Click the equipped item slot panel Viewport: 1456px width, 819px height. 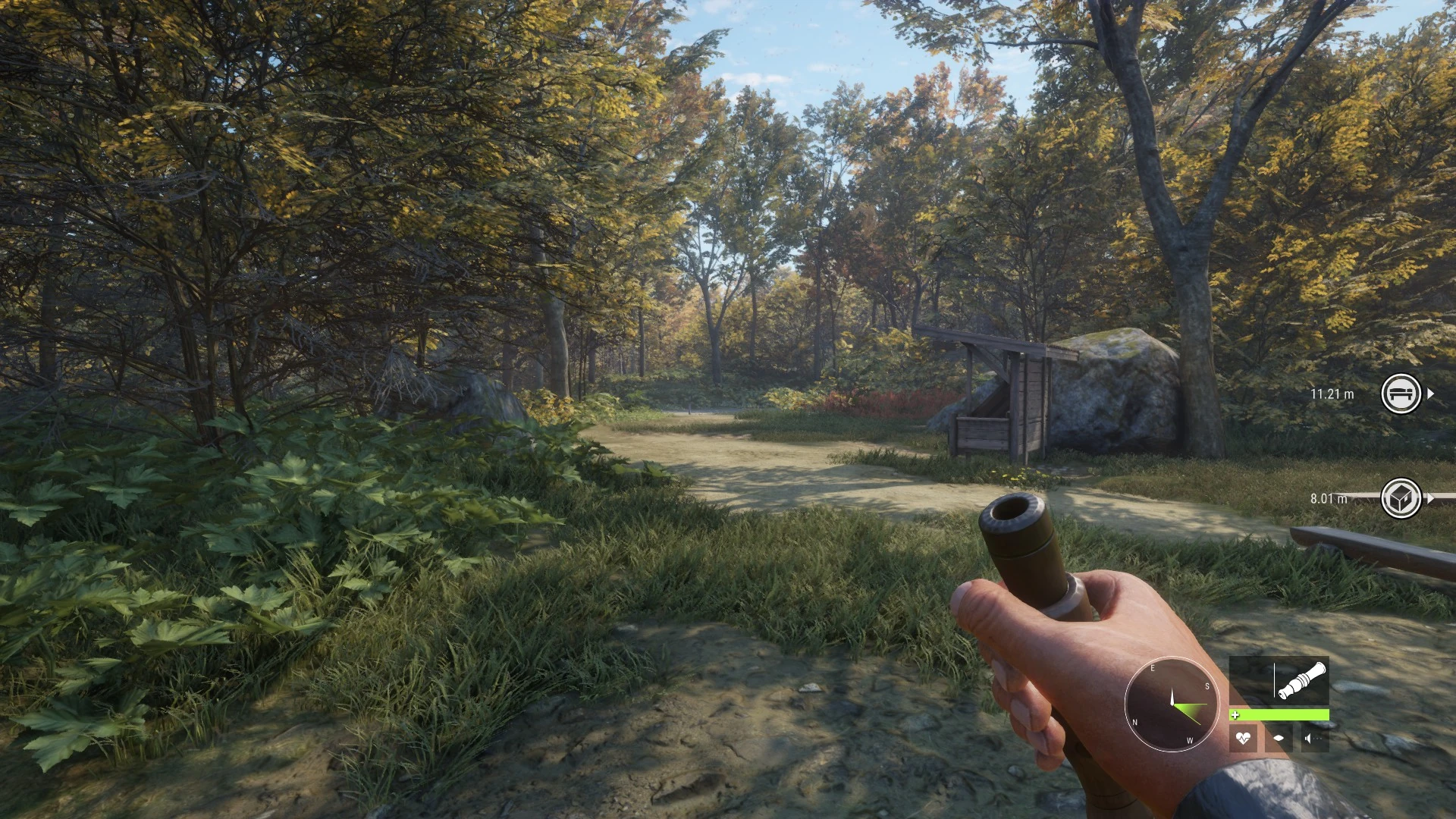click(x=1279, y=681)
